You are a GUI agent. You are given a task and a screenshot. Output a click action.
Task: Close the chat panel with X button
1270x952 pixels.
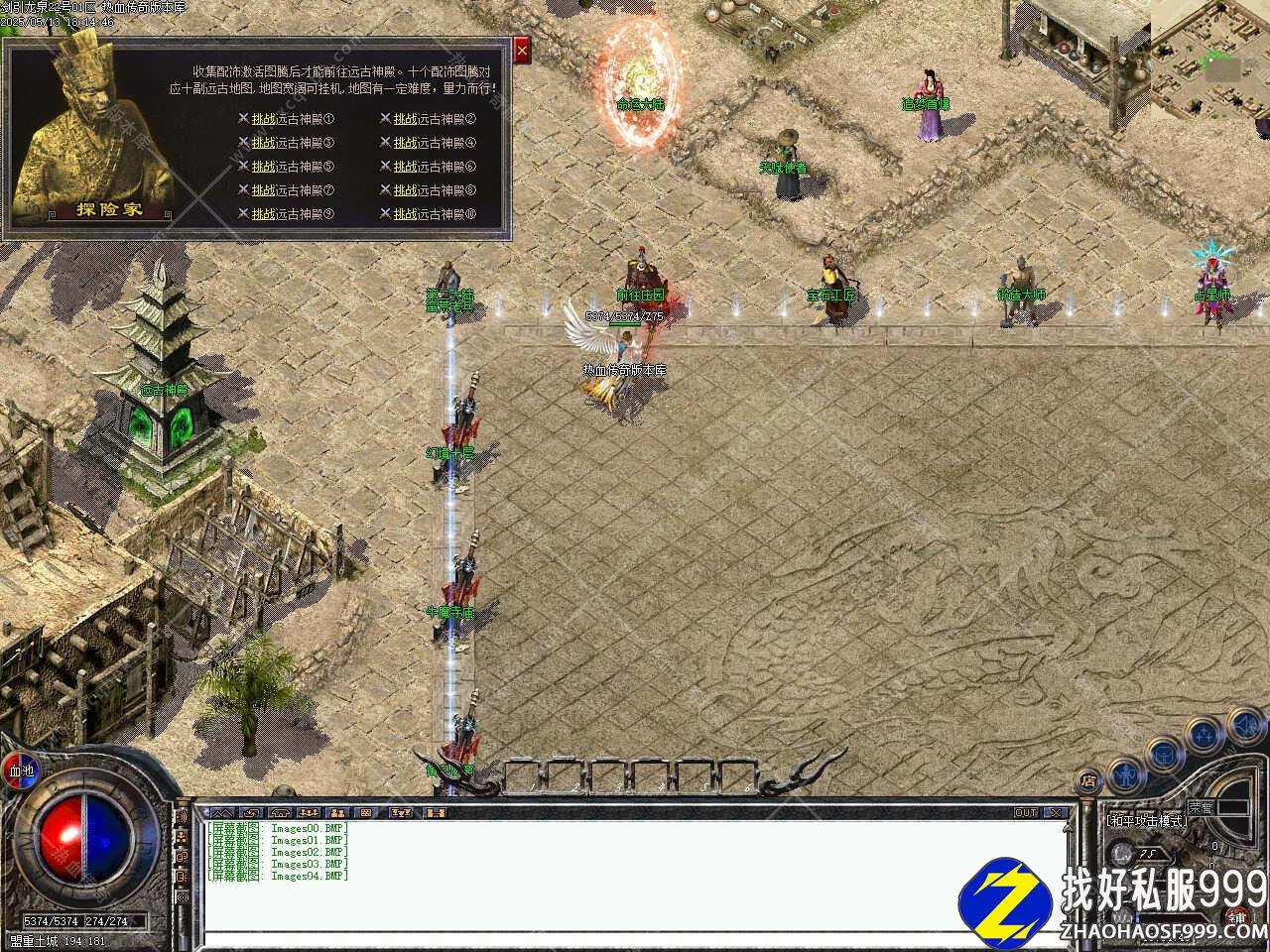click(1057, 813)
